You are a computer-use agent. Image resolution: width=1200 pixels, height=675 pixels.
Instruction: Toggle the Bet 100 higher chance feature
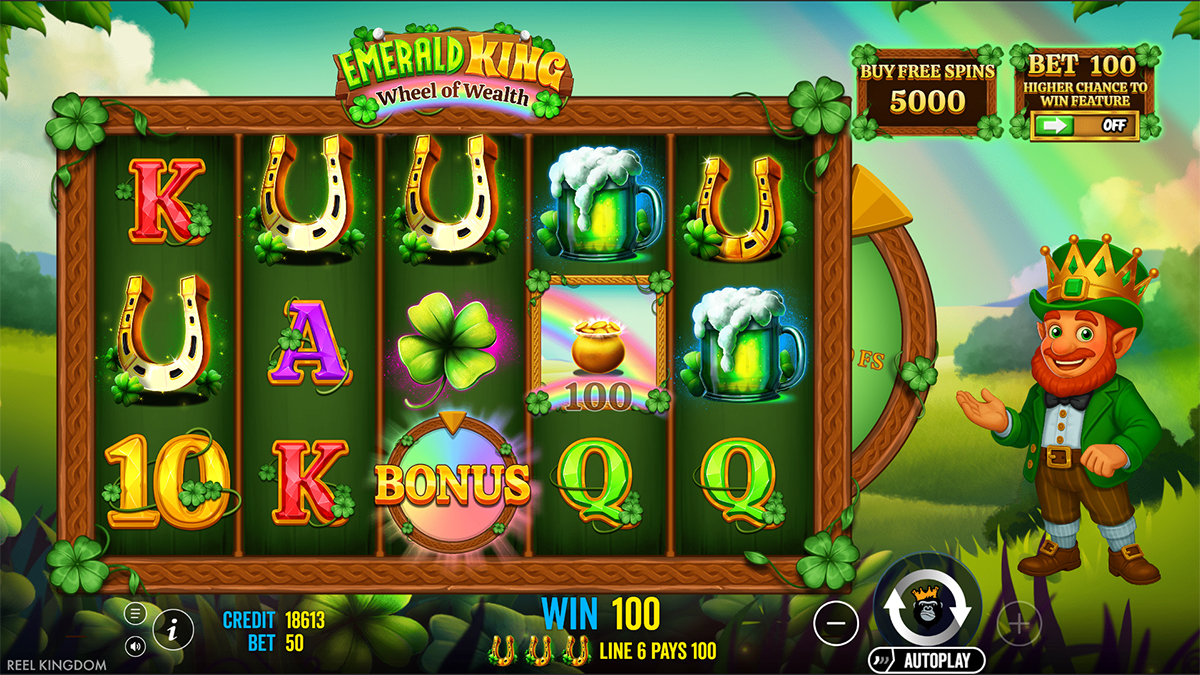pos(1085,126)
